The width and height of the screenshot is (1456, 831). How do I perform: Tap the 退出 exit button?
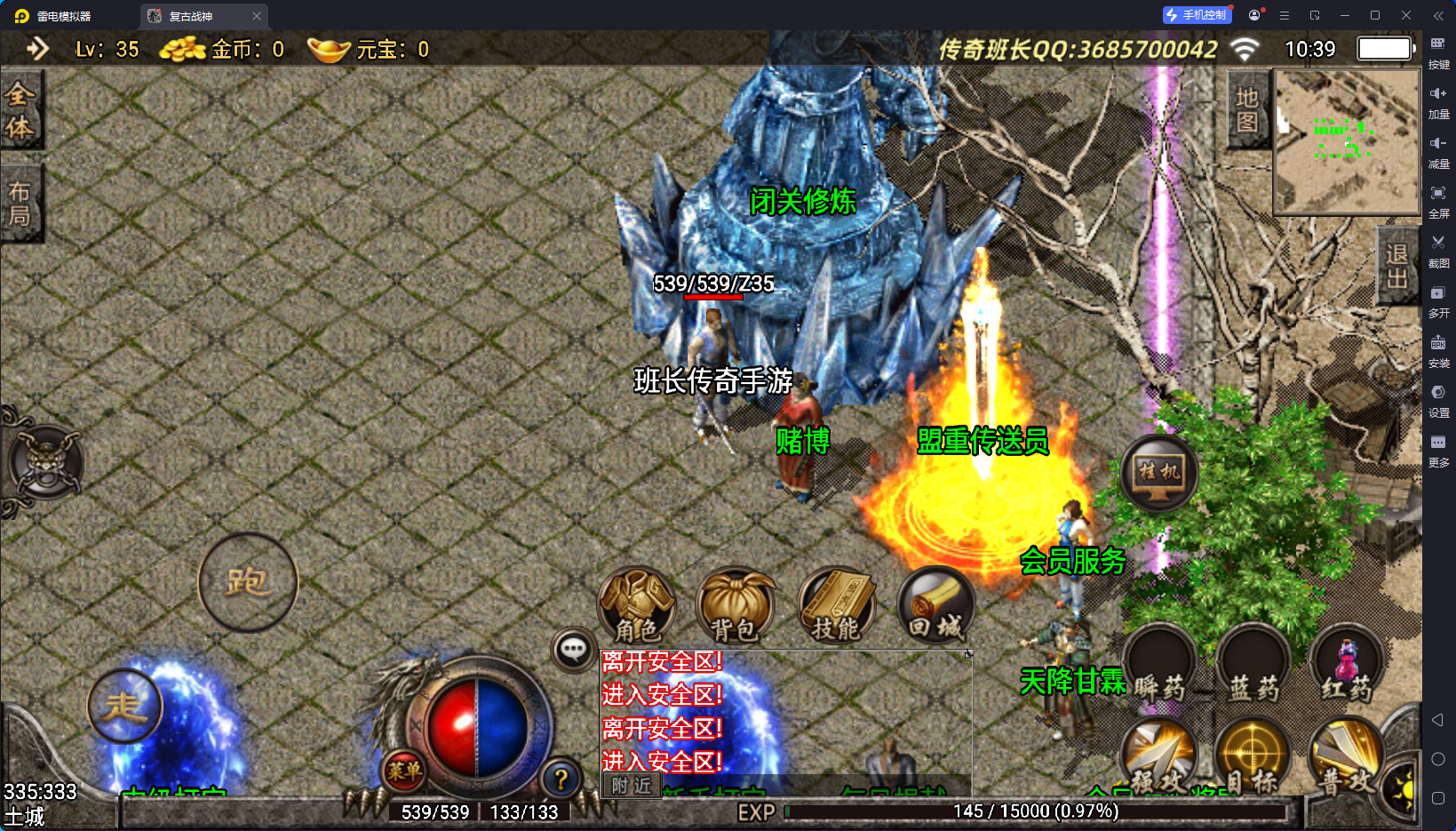tap(1396, 266)
